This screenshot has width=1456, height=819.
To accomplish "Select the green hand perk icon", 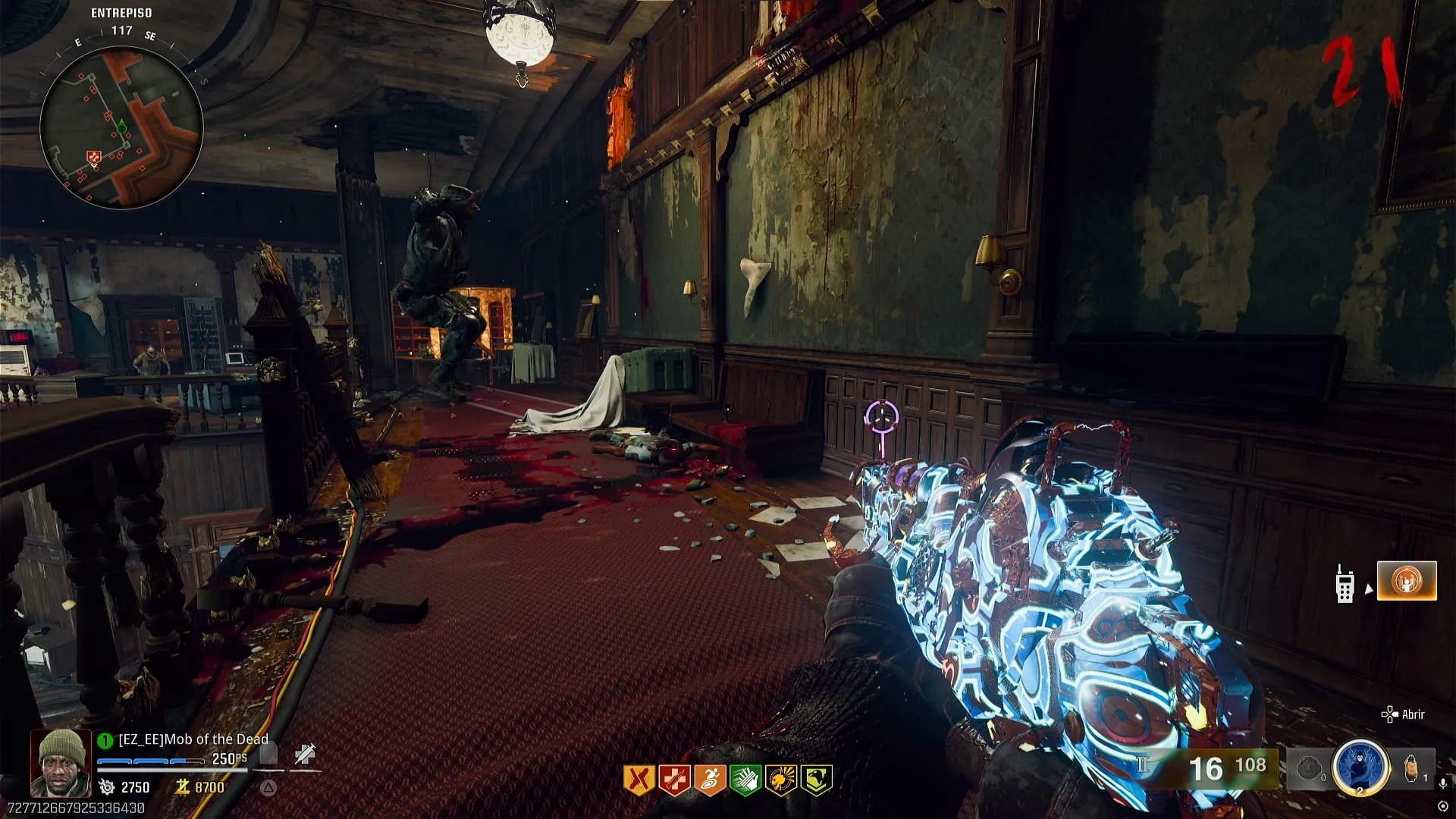I will coord(745,780).
